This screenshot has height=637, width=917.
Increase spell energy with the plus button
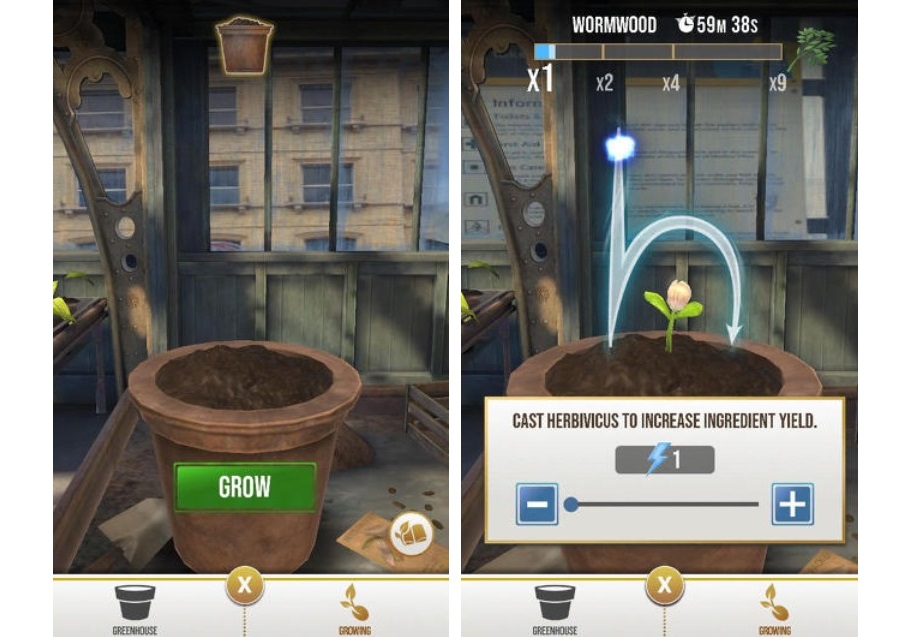click(792, 504)
